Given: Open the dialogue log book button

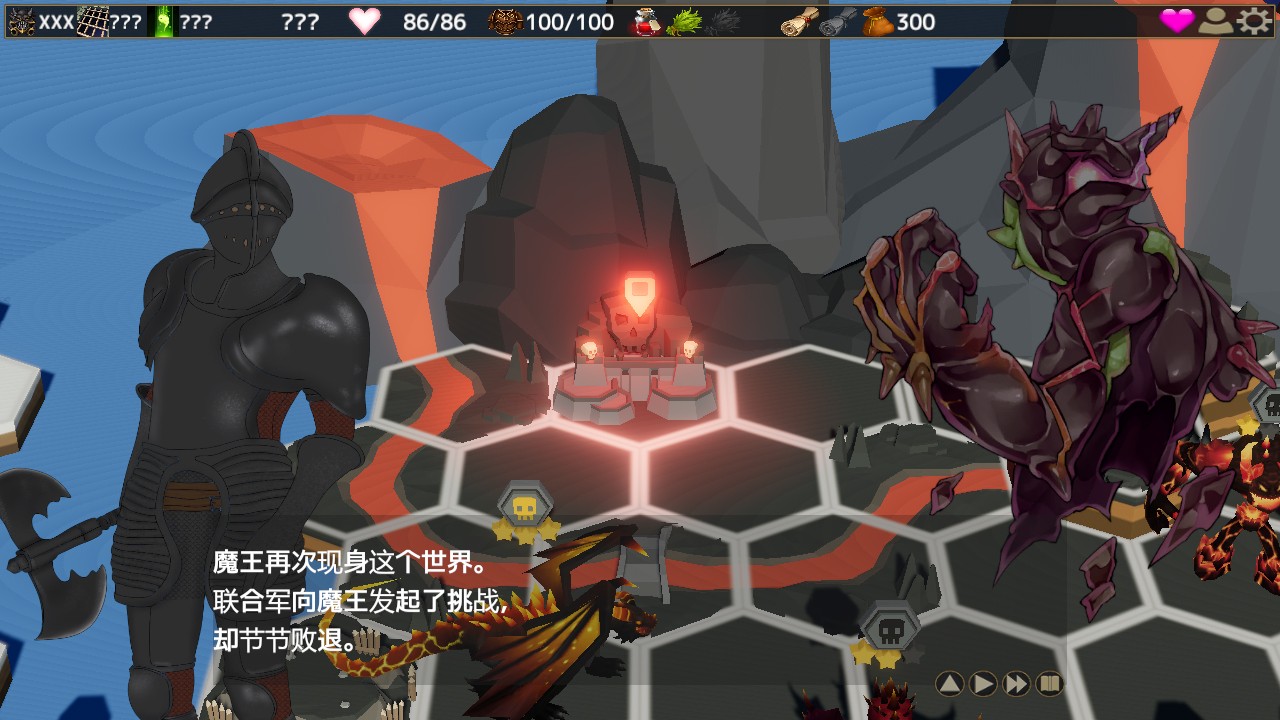Looking at the screenshot, I should click(x=1049, y=684).
